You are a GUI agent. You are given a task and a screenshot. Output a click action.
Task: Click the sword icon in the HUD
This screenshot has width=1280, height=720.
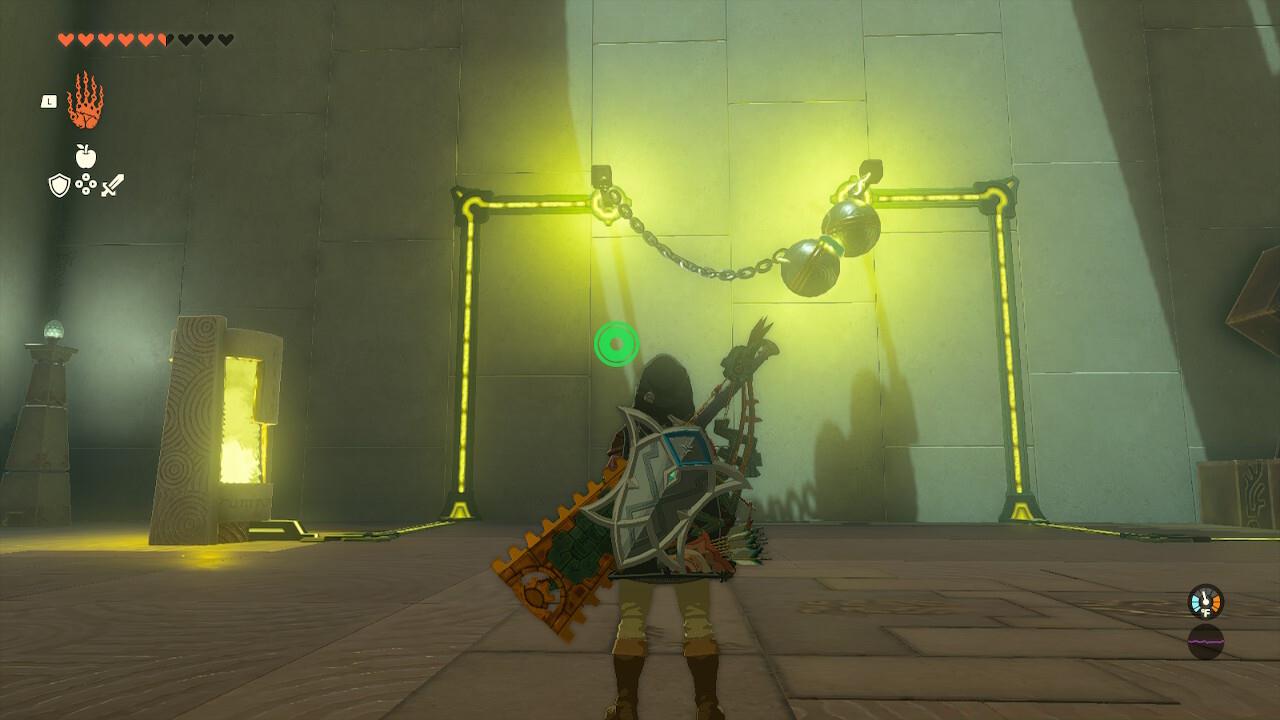point(112,186)
